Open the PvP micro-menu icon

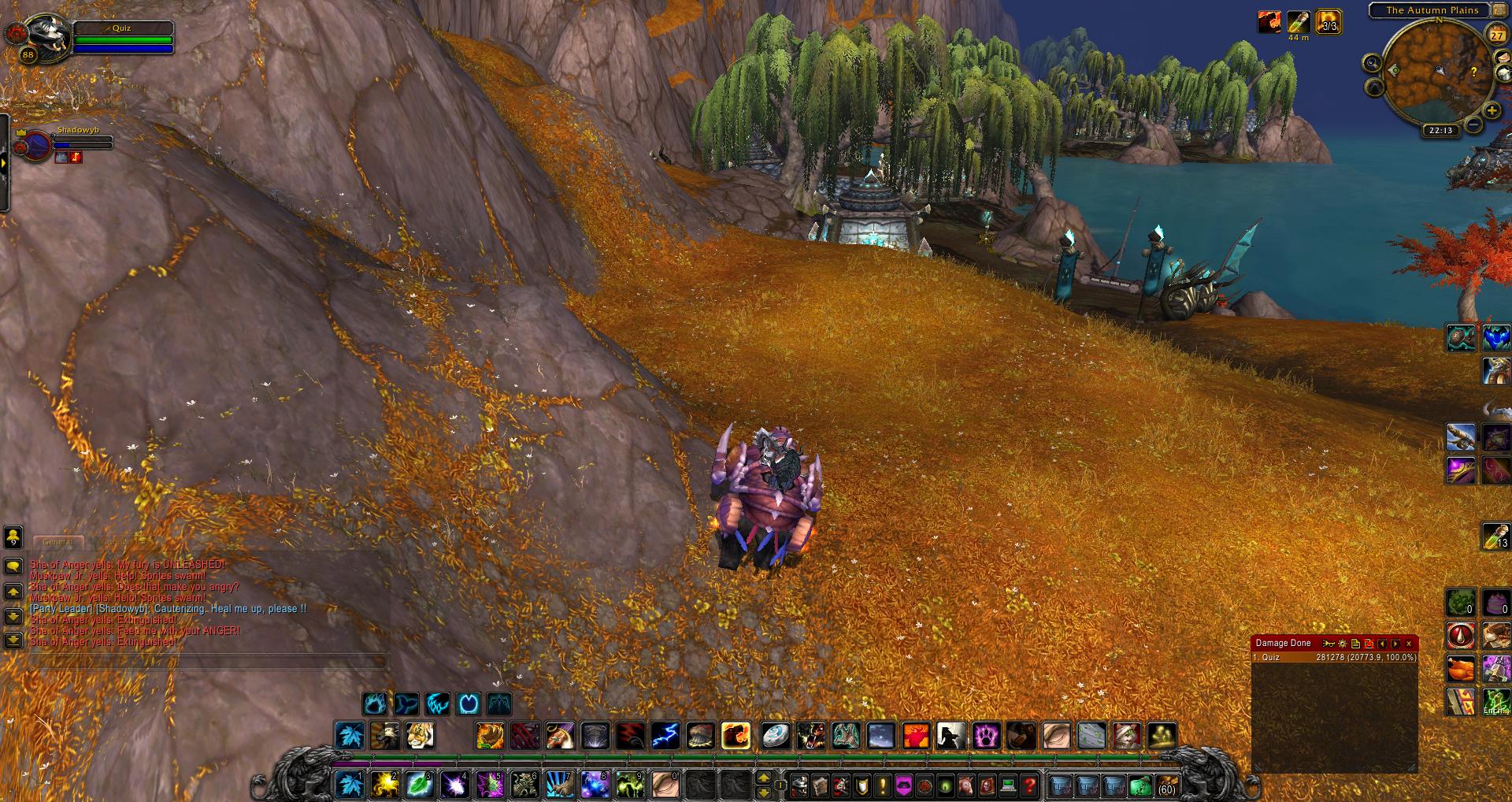[862, 786]
